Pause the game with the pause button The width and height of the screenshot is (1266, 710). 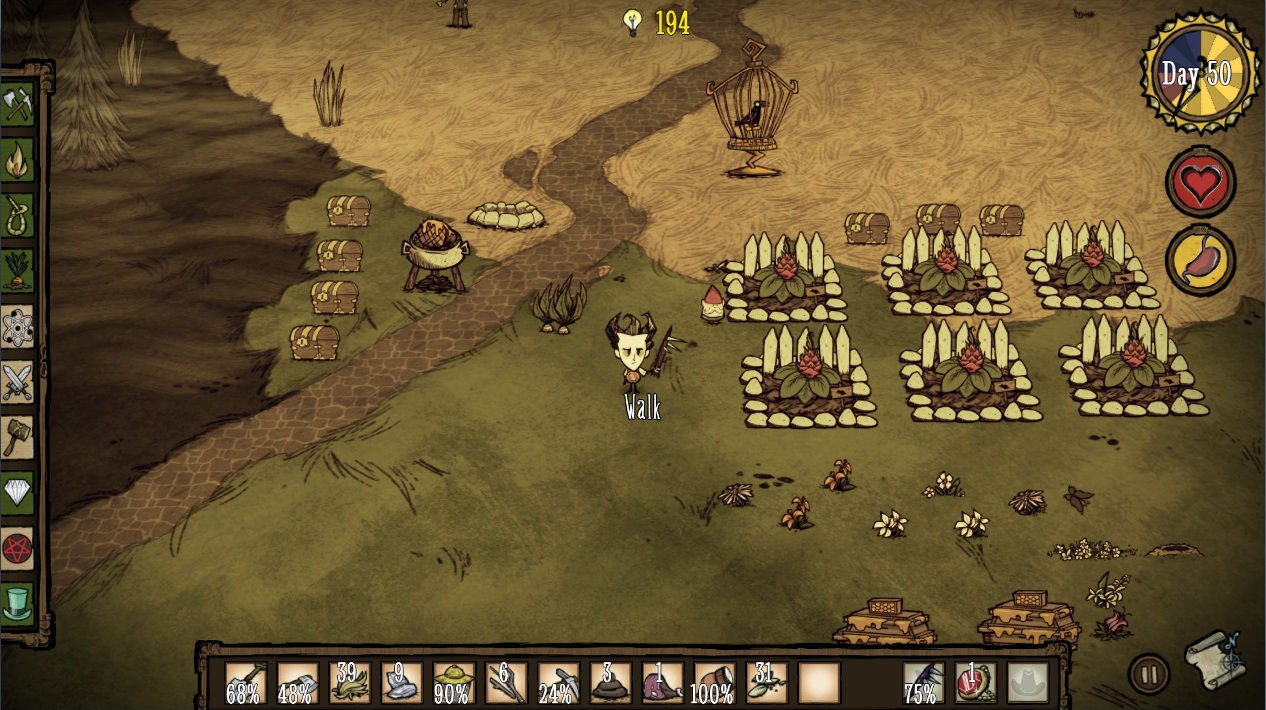[1149, 673]
